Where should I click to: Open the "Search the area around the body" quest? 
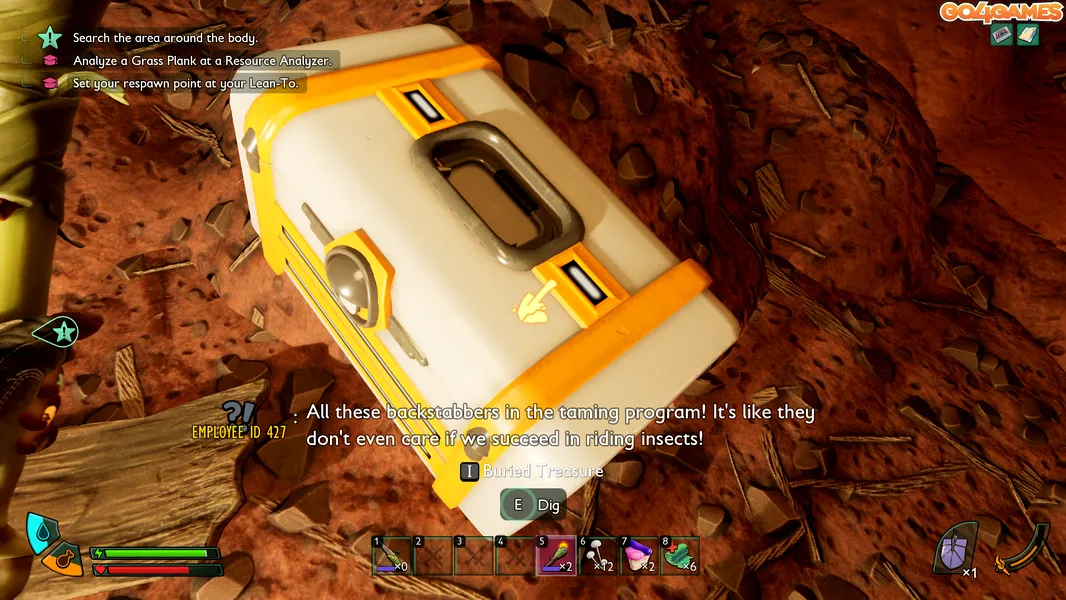tap(165, 38)
